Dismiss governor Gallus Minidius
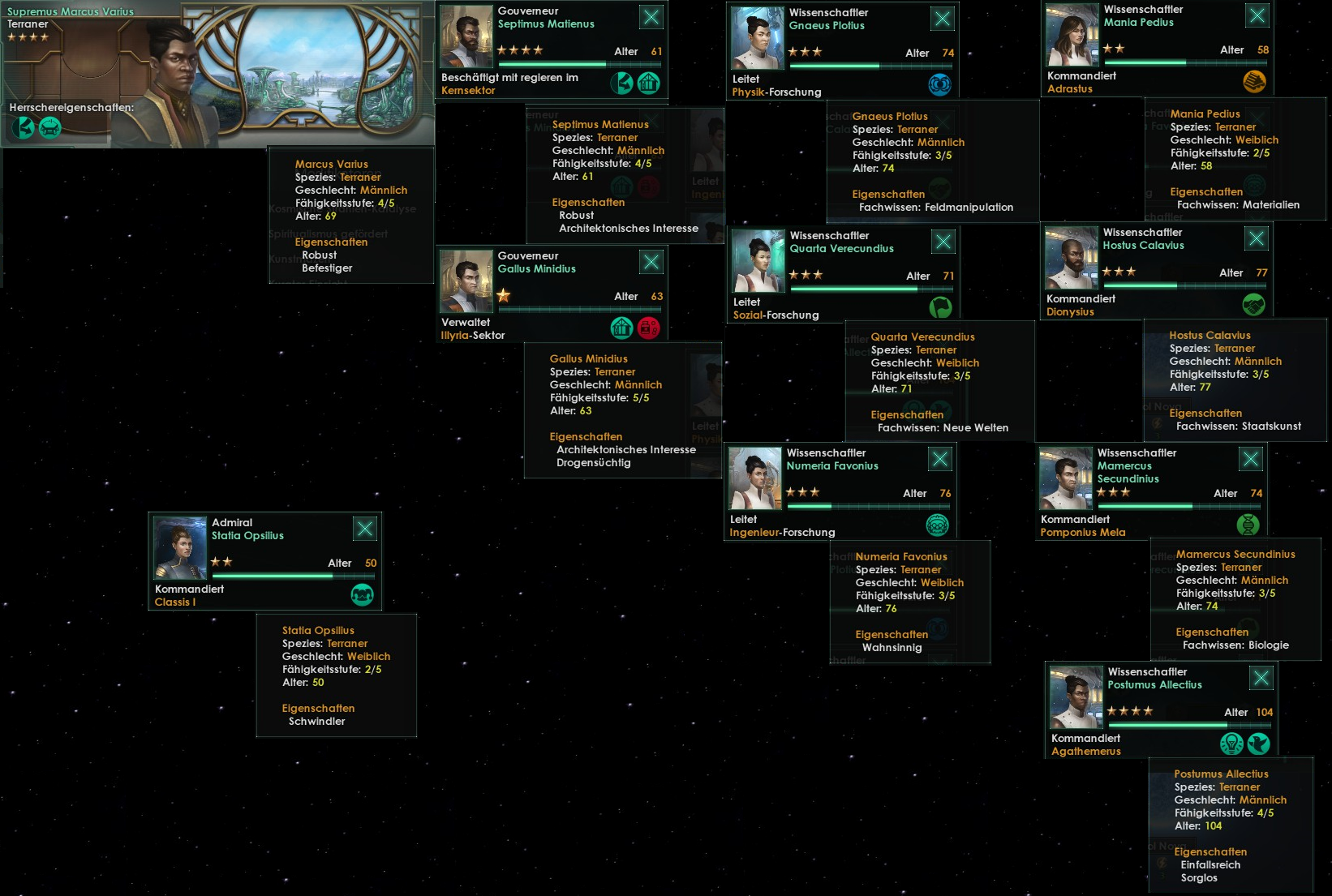The image size is (1332, 896). (651, 262)
